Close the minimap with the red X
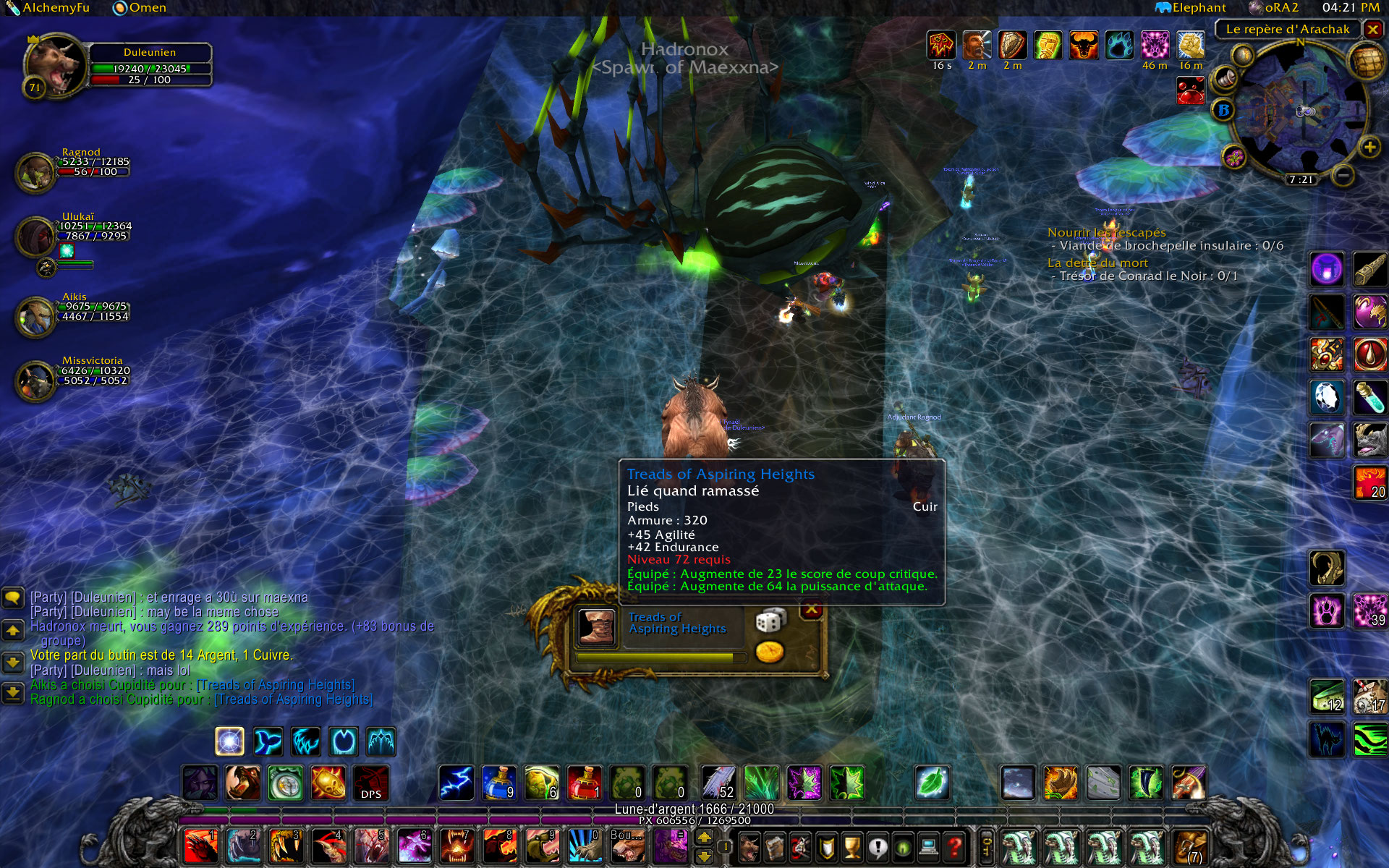 coord(1372,30)
